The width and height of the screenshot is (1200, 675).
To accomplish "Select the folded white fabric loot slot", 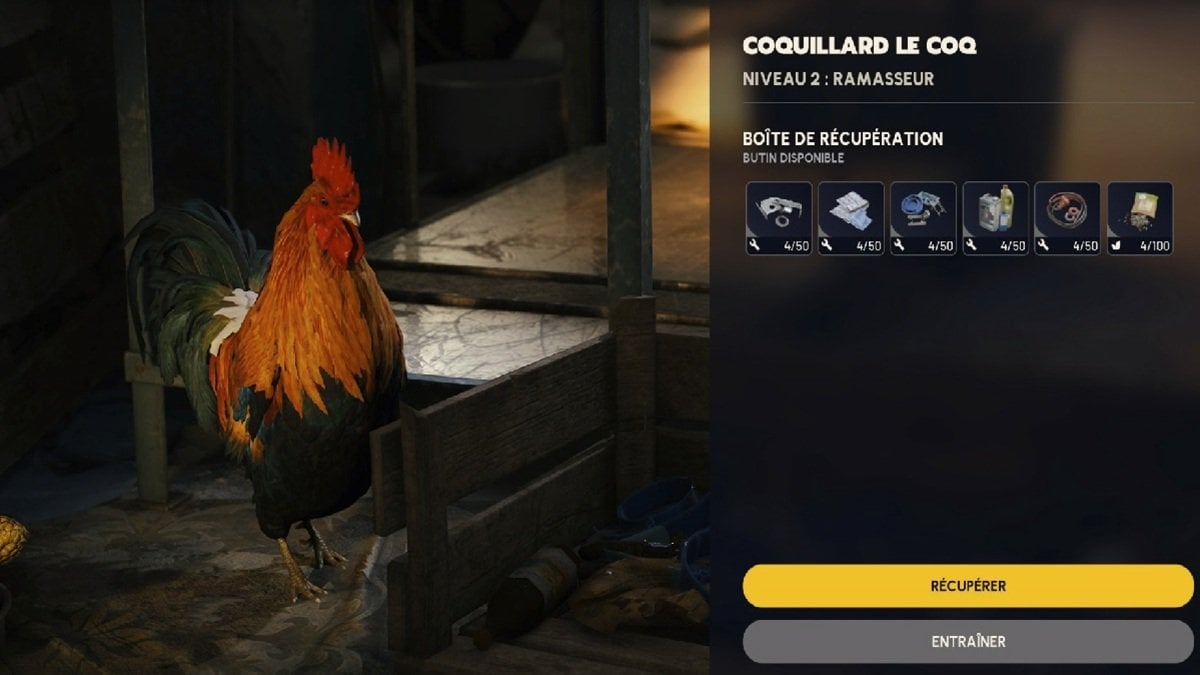I will (851, 218).
